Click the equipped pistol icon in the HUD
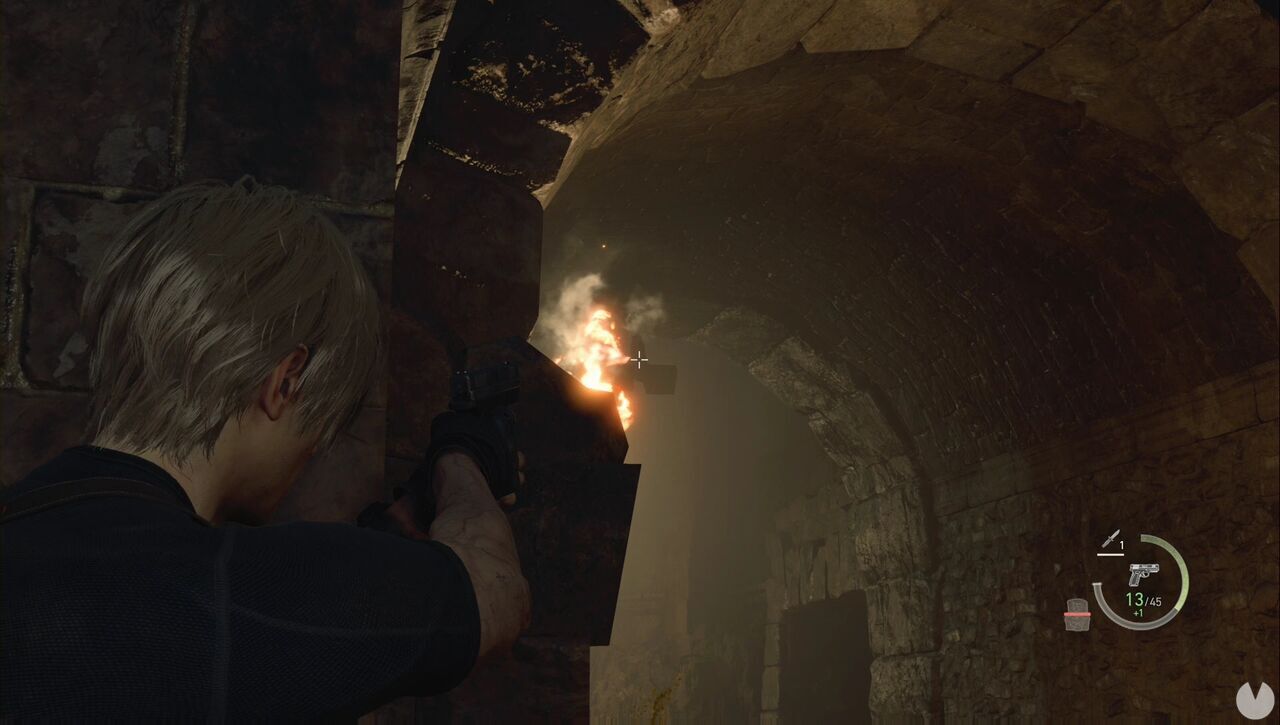 1144,574
